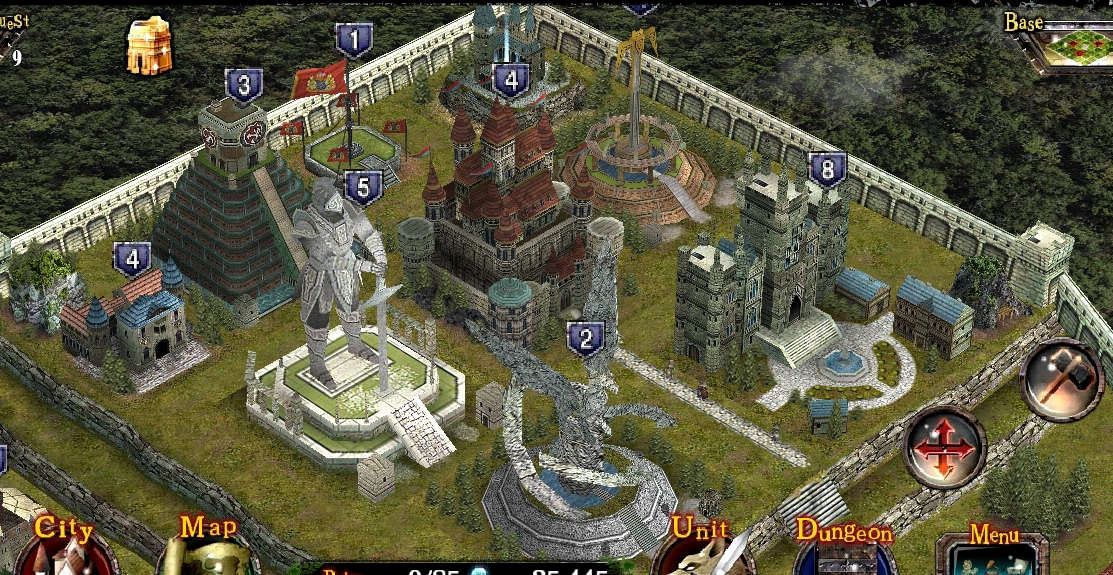This screenshot has height=575, width=1113.
Task: Open the Map screen
Action: [x=208, y=545]
